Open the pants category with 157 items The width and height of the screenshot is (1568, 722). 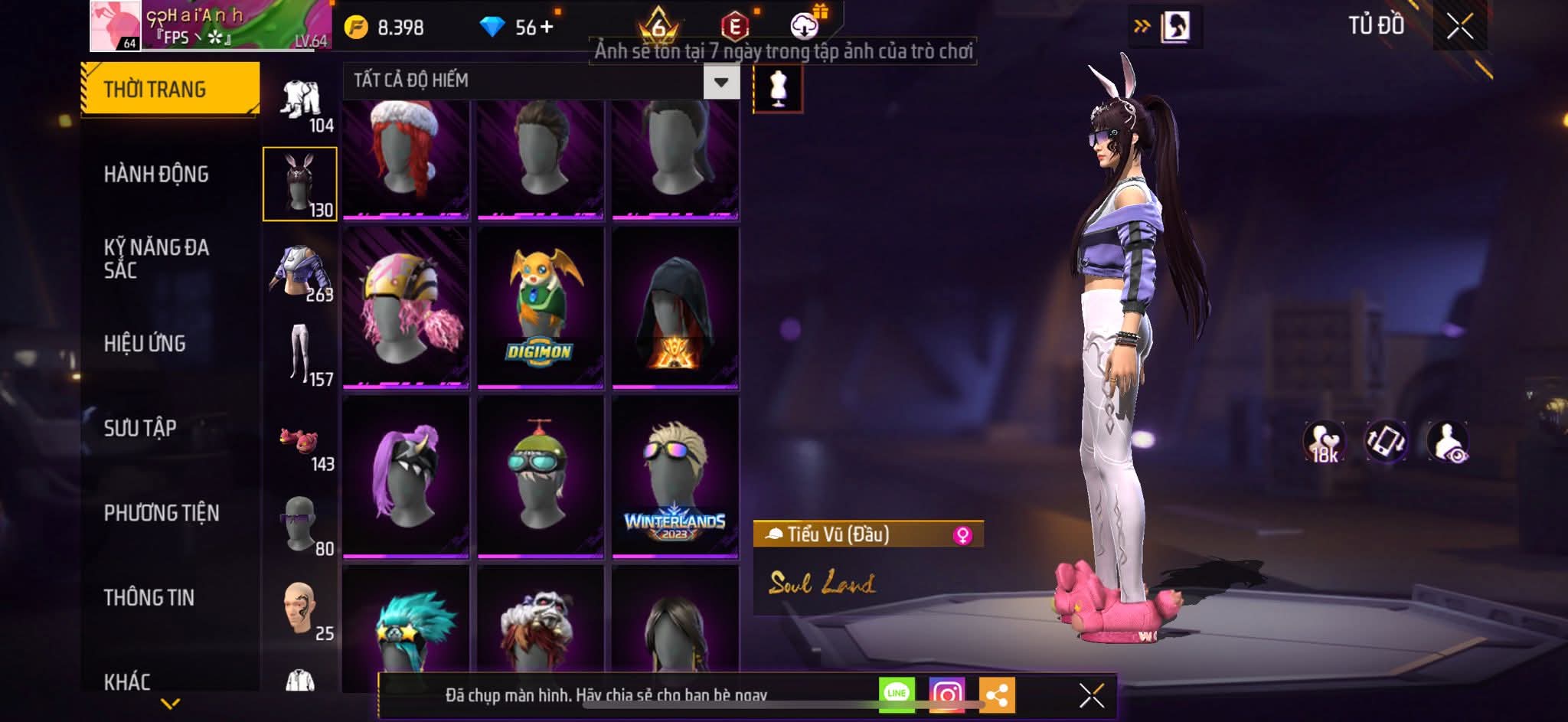300,355
